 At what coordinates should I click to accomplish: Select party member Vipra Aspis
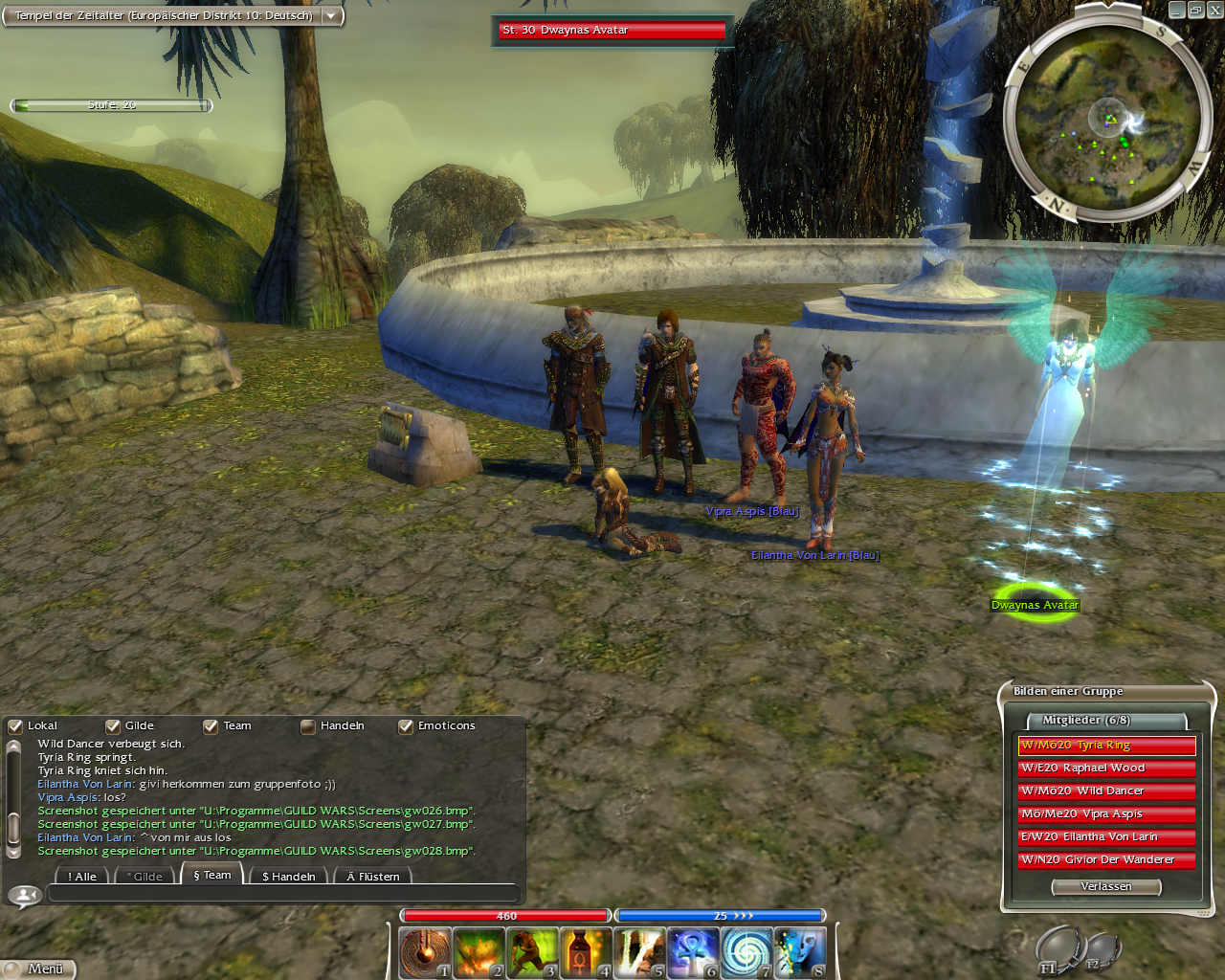click(x=1106, y=814)
